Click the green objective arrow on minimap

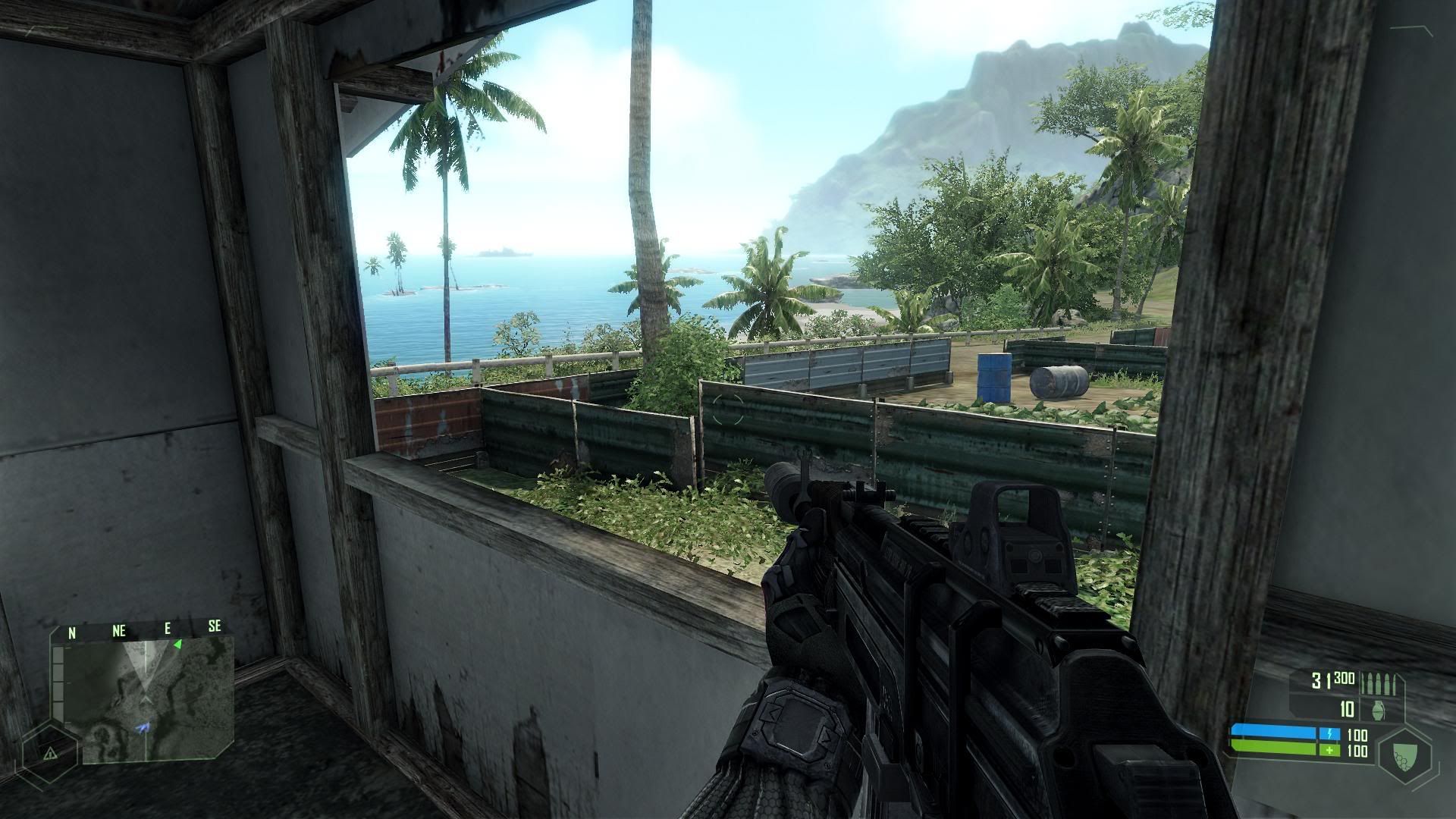[x=177, y=645]
